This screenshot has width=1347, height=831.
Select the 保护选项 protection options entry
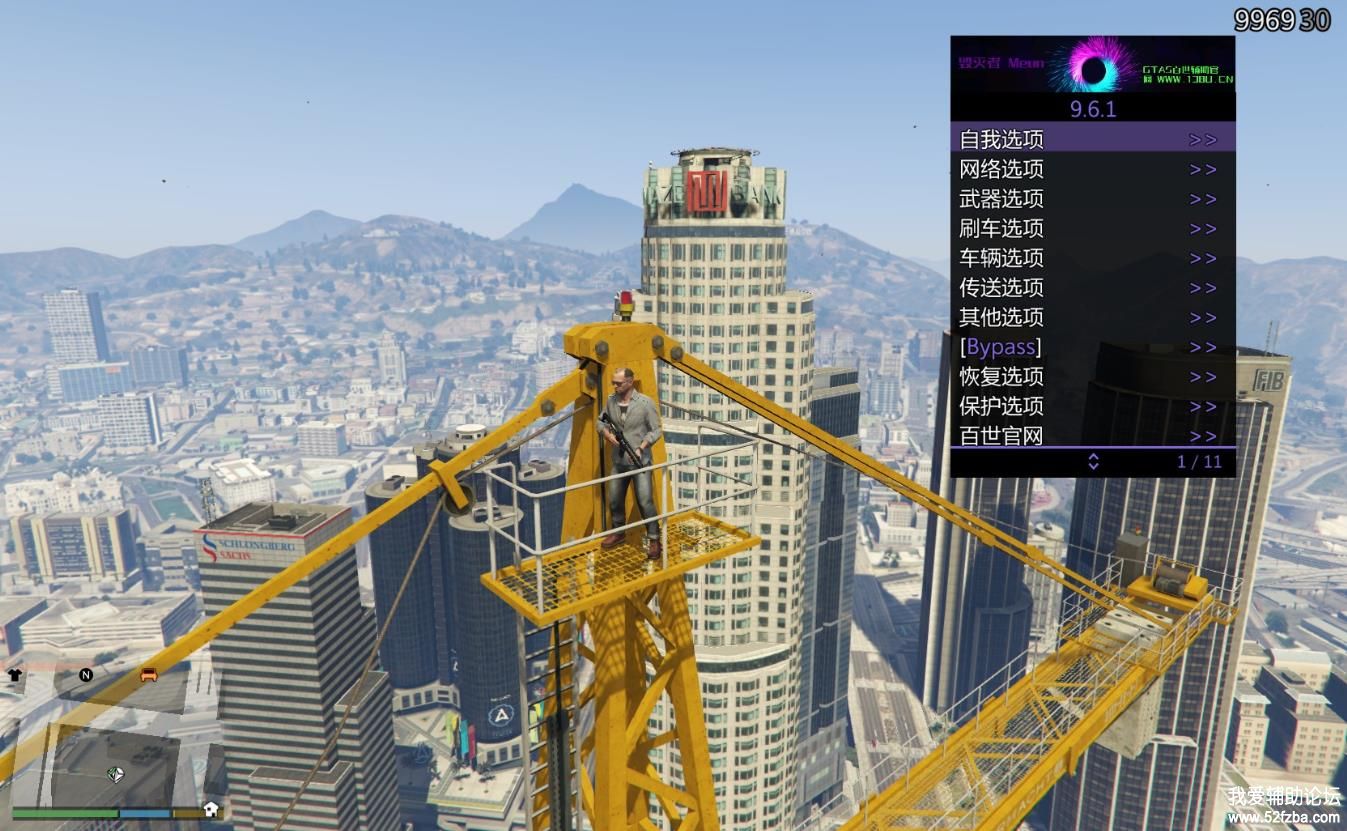[x=1092, y=406]
